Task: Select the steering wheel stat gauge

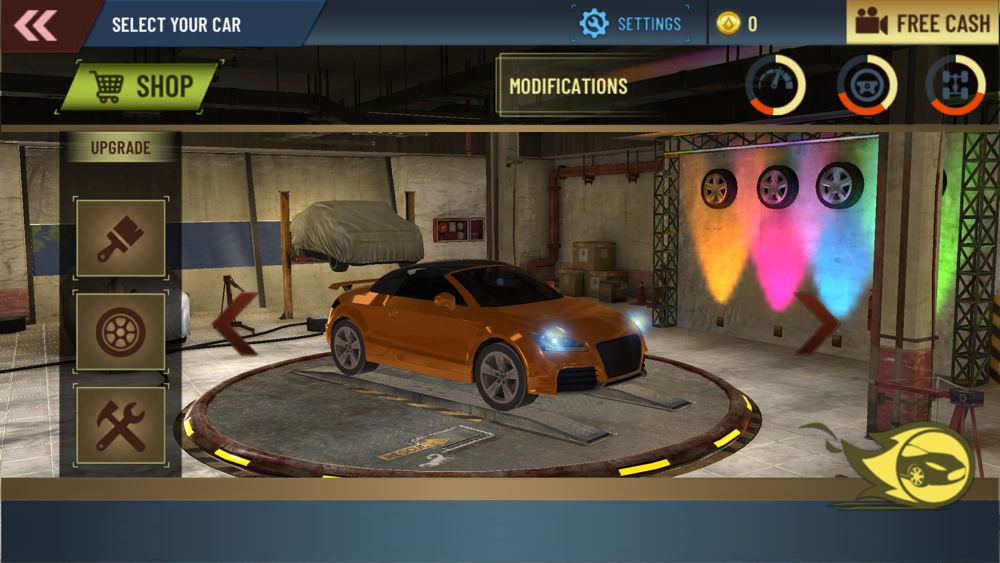Action: click(x=866, y=85)
